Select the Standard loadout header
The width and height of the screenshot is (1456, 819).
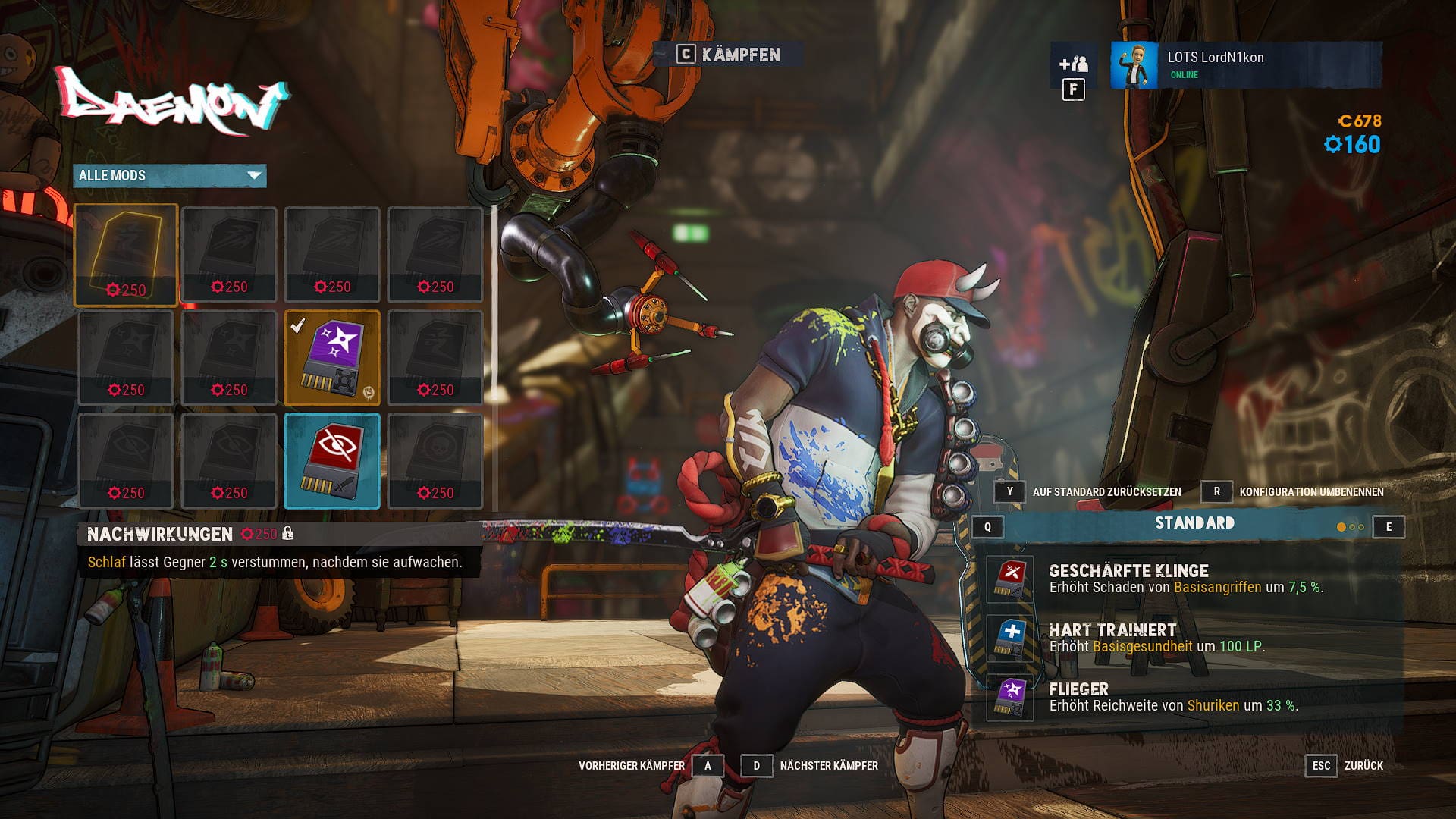point(1194,523)
